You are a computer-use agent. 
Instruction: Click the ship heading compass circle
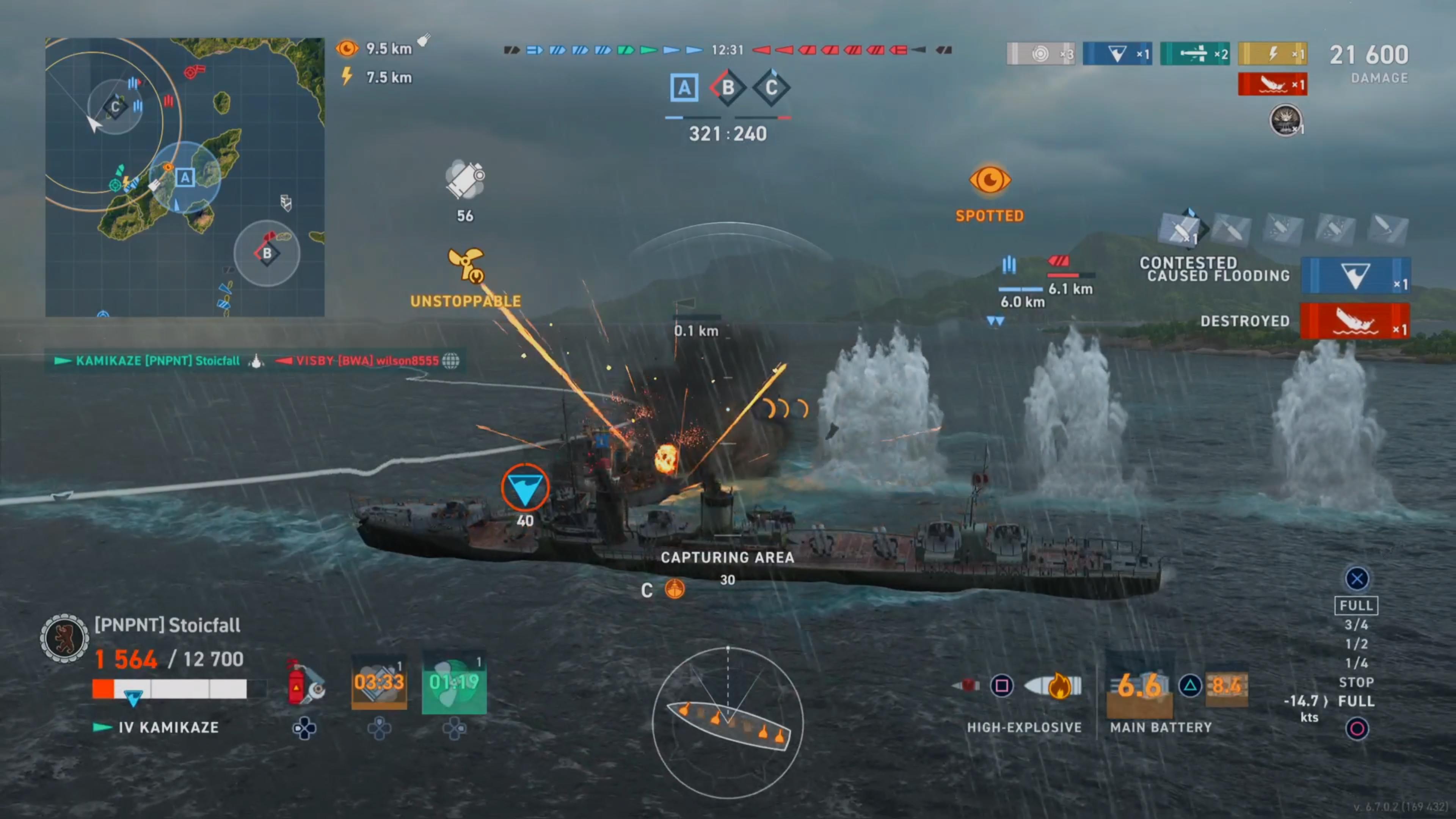point(728,723)
